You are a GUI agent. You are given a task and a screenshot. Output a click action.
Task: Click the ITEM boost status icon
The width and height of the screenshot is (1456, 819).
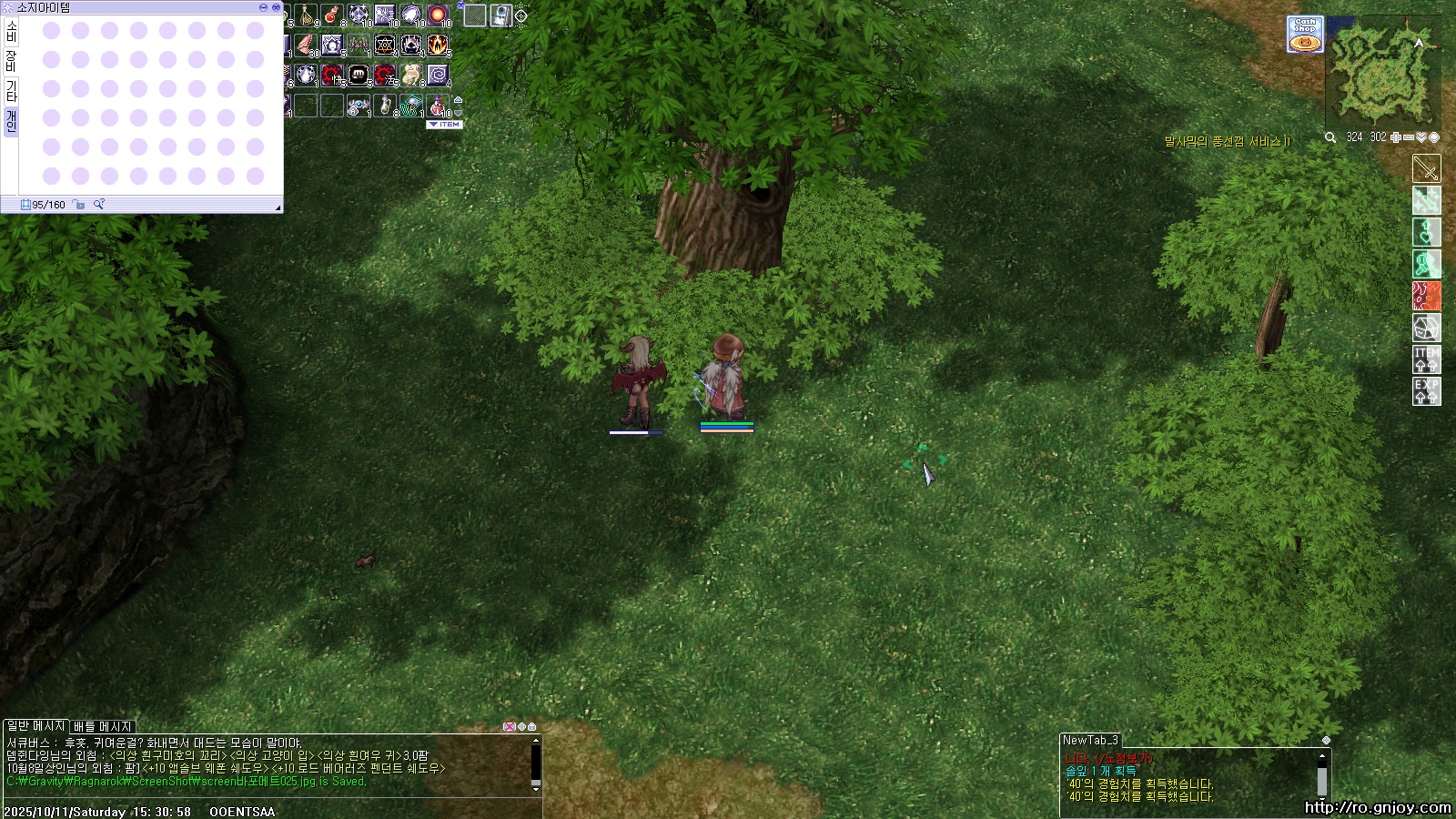coord(1426,359)
